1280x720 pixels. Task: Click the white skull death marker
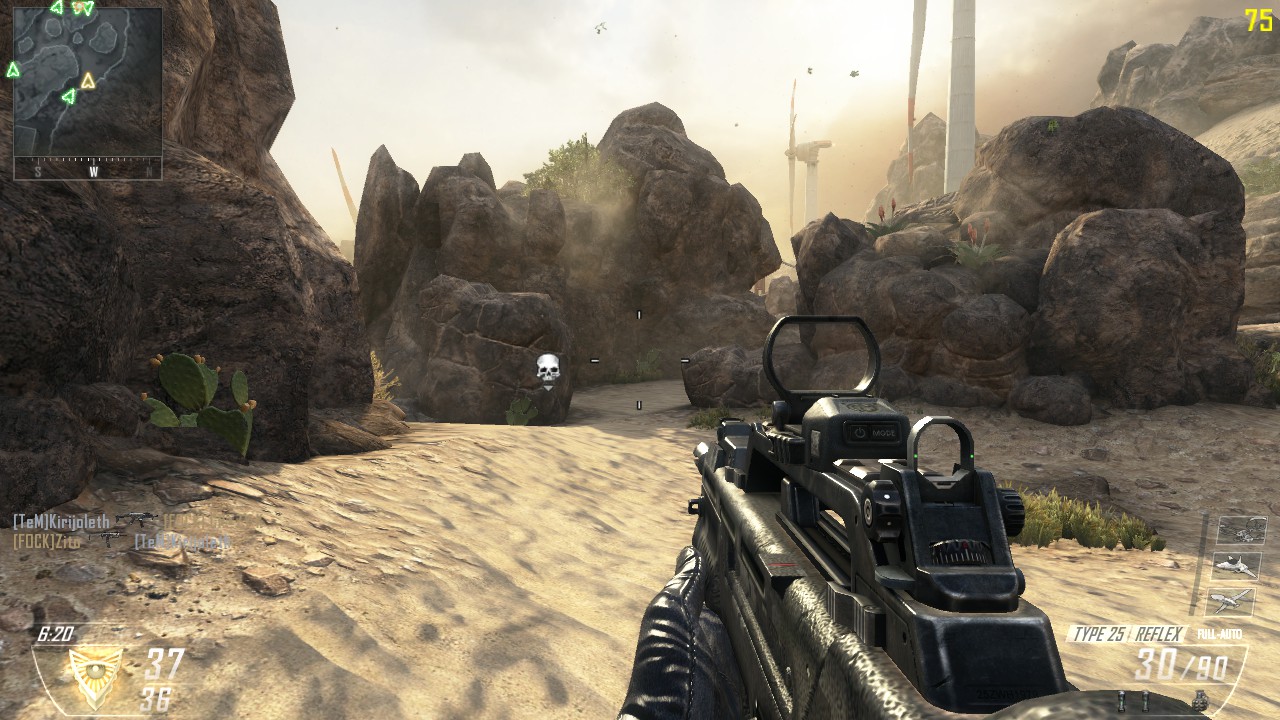[547, 370]
